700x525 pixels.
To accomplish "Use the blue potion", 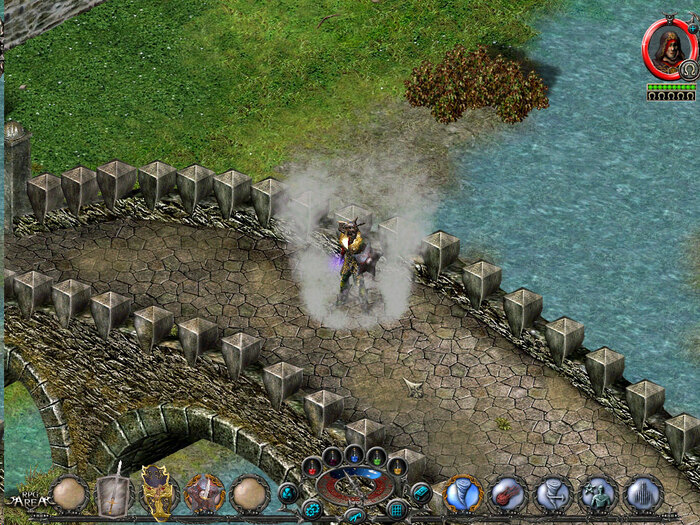I will 354,456.
